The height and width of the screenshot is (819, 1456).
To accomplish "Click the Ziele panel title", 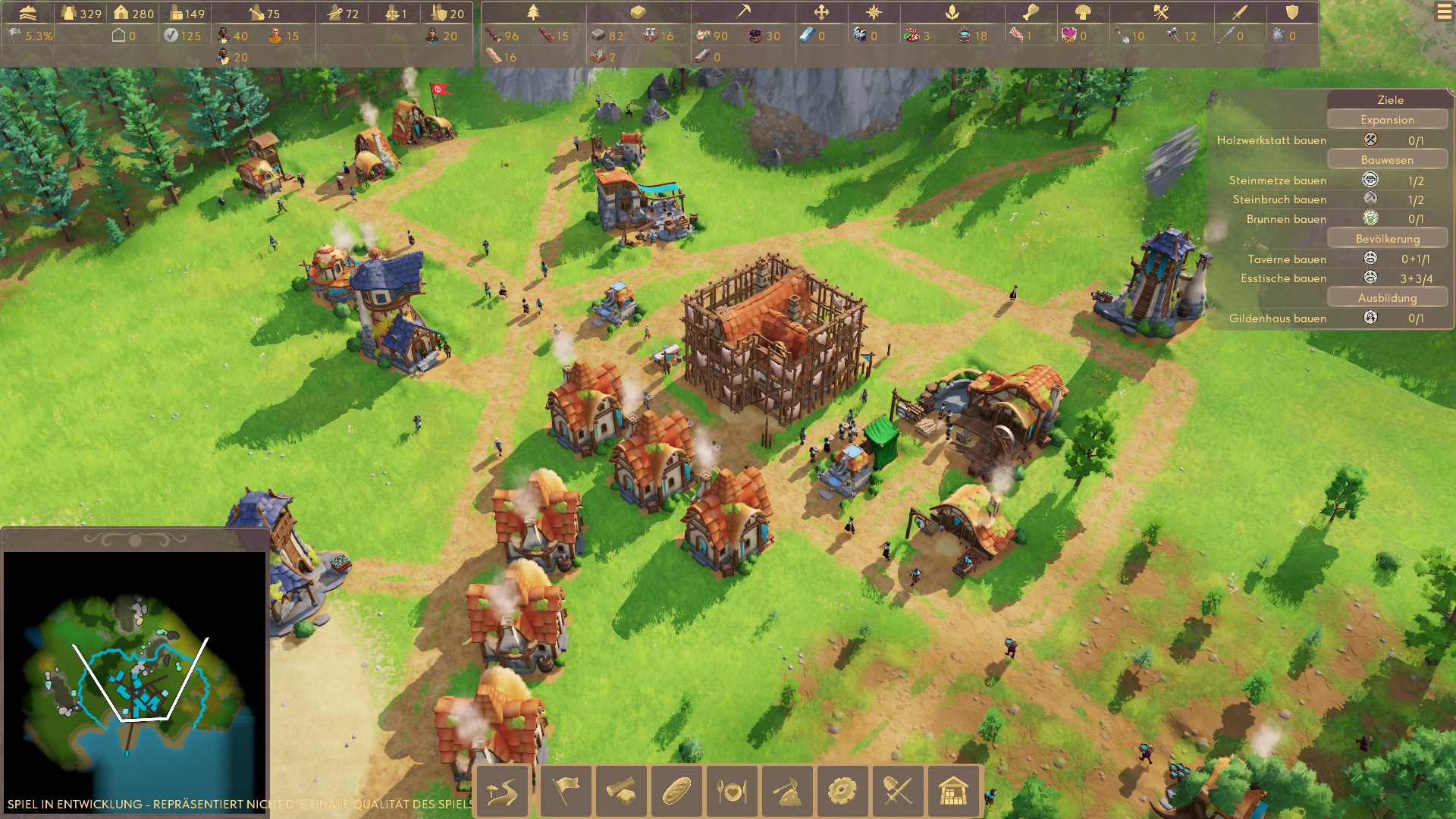I will 1390,99.
